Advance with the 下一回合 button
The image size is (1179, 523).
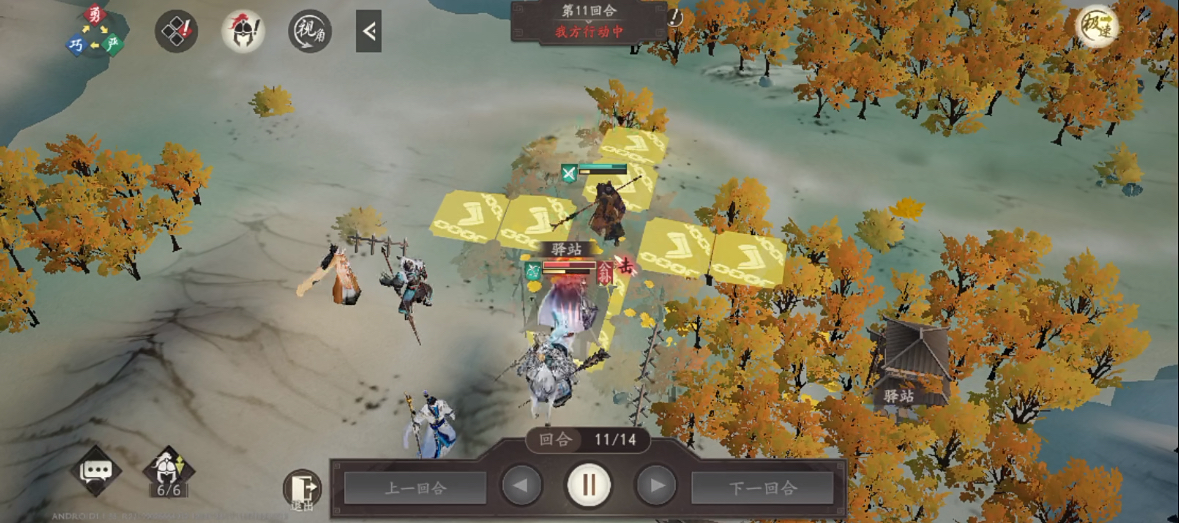tap(762, 488)
